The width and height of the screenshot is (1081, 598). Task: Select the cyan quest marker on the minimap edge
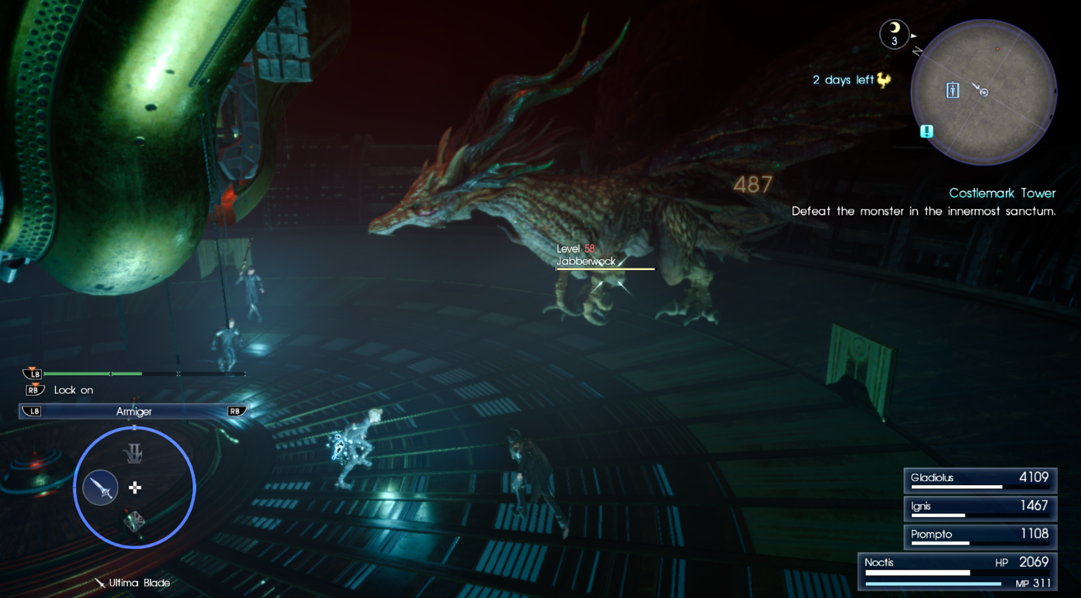pyautogui.click(x=927, y=131)
